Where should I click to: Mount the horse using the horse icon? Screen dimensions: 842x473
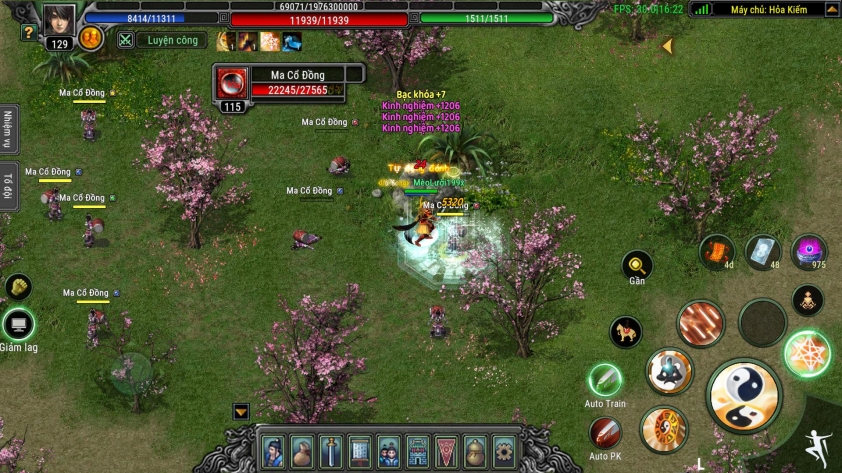pyautogui.click(x=626, y=332)
